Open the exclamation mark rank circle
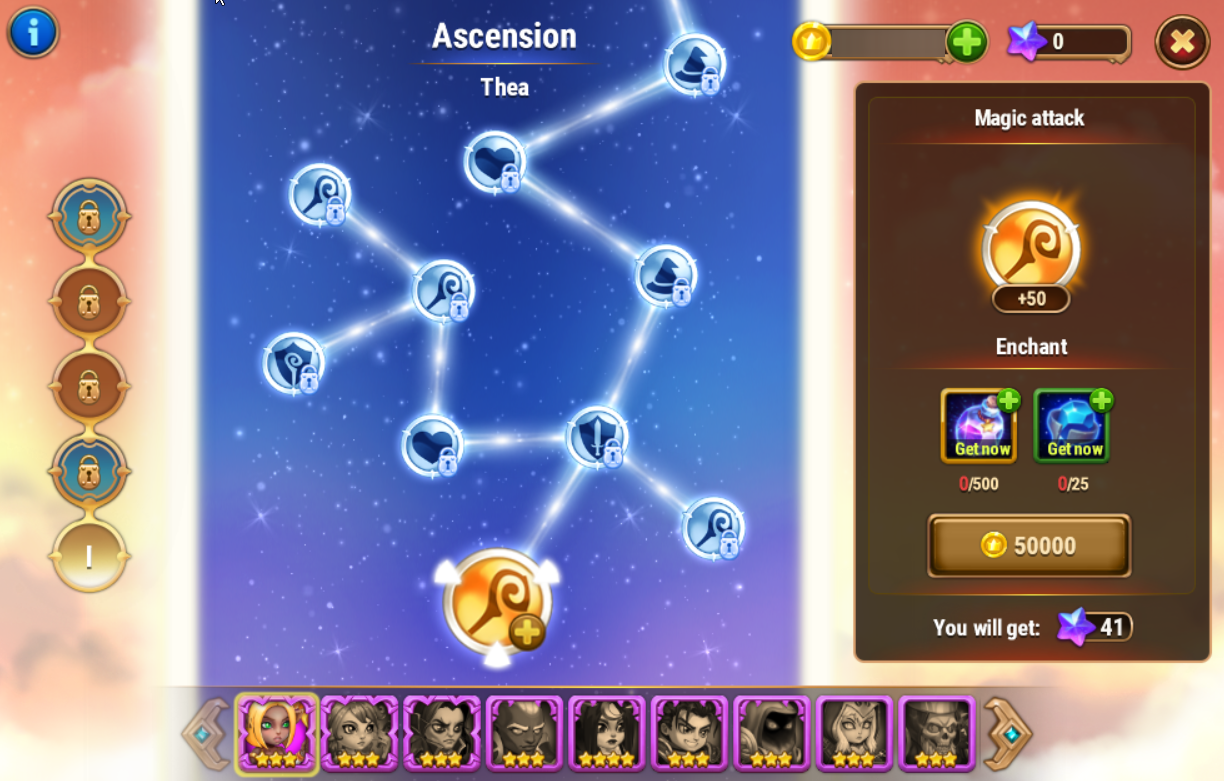Screen dimensions: 1224x781 tap(89, 556)
